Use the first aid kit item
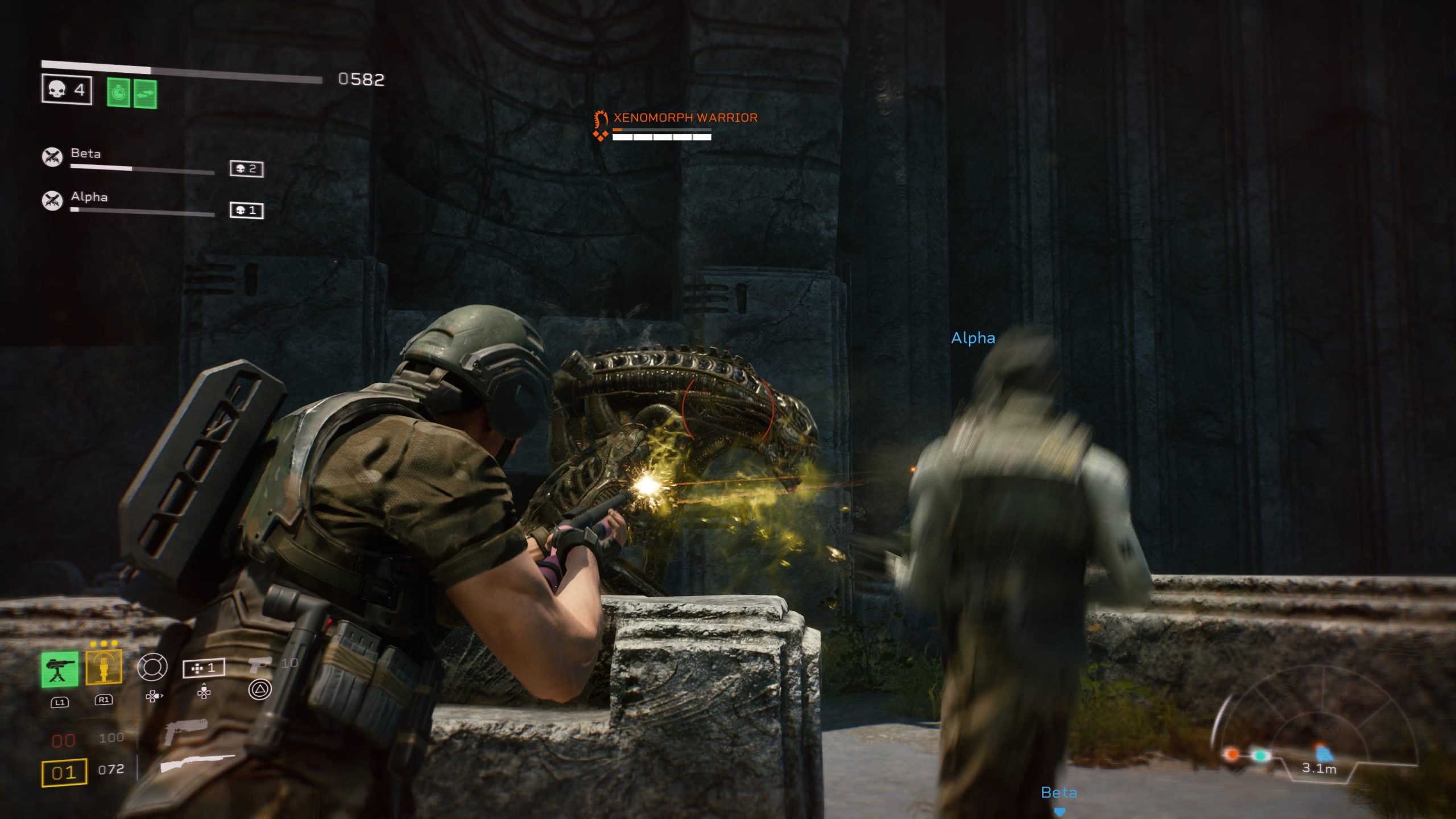The height and width of the screenshot is (819, 1456). (x=204, y=668)
